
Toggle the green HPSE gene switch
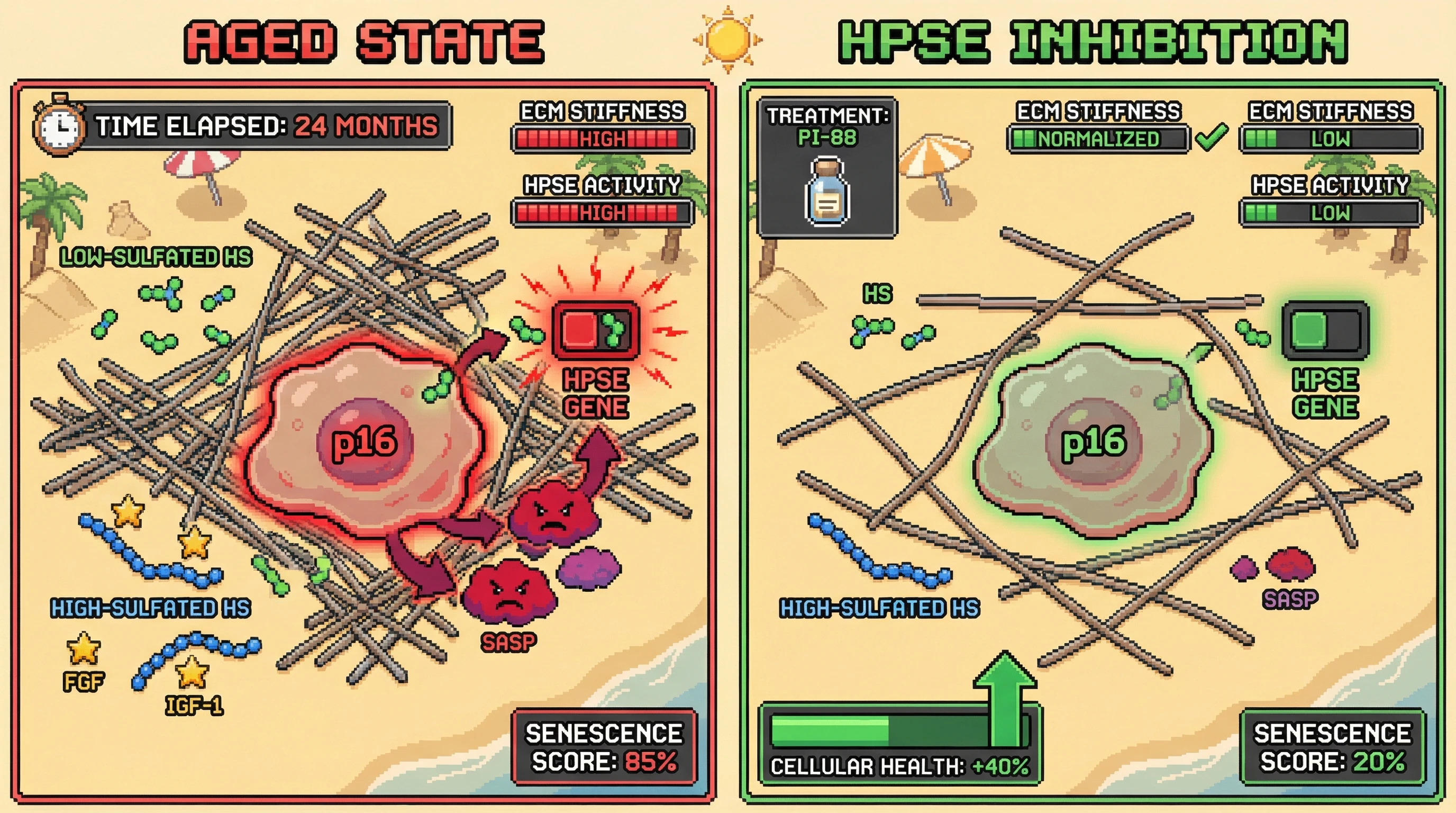click(1324, 331)
